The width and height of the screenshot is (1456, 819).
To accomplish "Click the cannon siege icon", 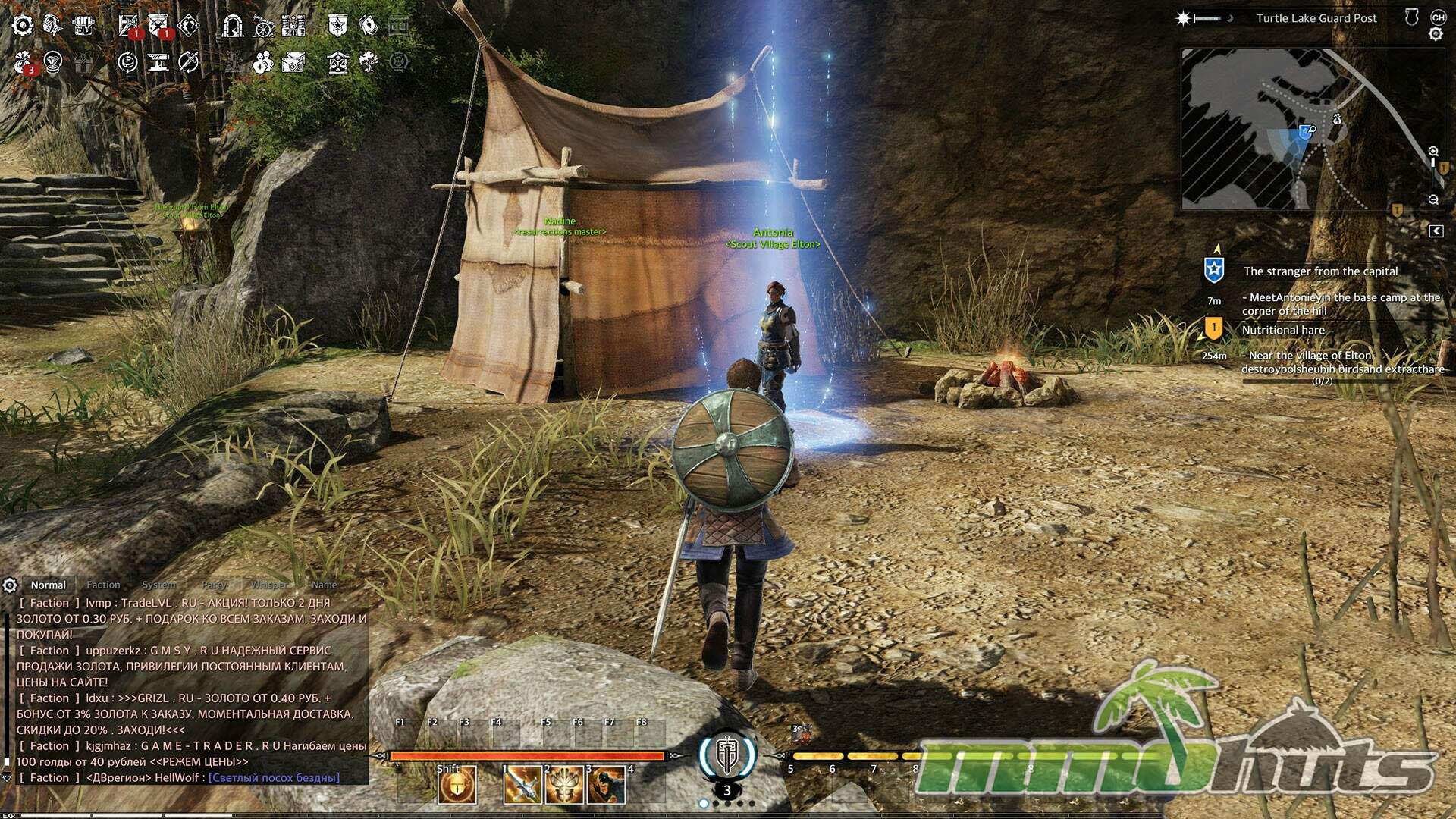I will 263,26.
